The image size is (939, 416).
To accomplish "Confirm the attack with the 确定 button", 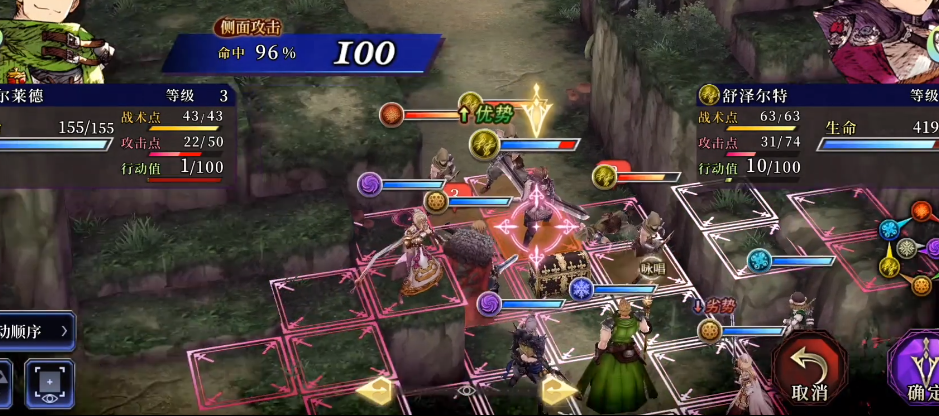I will click(918, 368).
